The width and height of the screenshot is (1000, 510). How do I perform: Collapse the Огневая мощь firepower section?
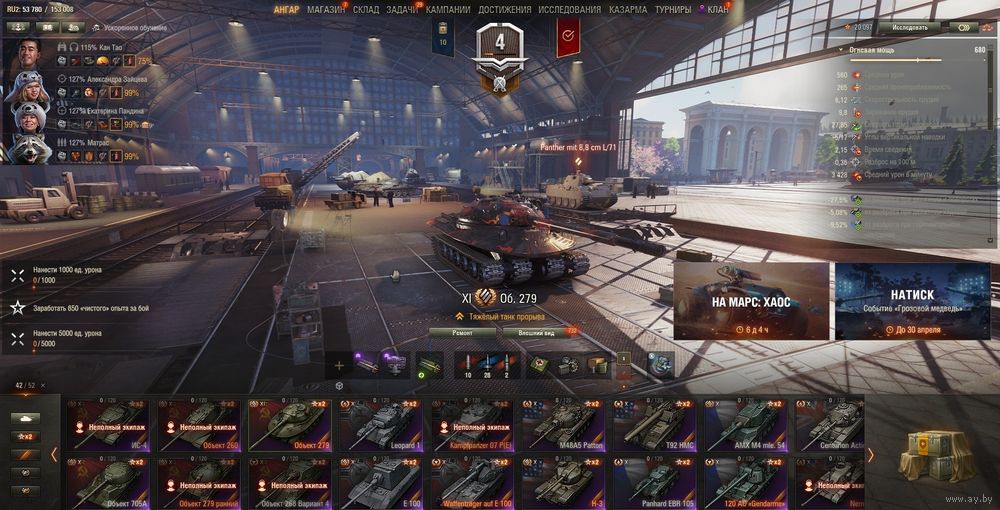pyautogui.click(x=839, y=48)
